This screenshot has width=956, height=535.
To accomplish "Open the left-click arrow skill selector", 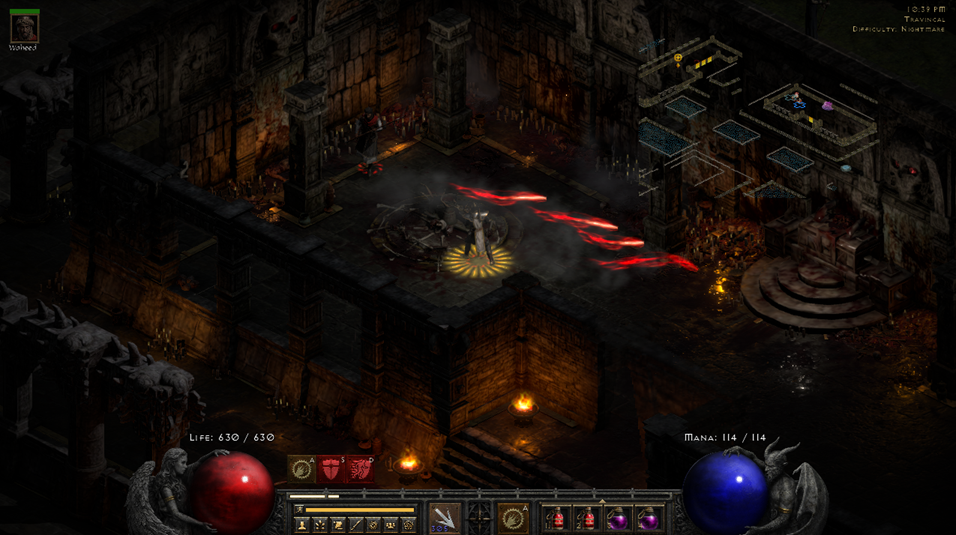I will (x=445, y=517).
